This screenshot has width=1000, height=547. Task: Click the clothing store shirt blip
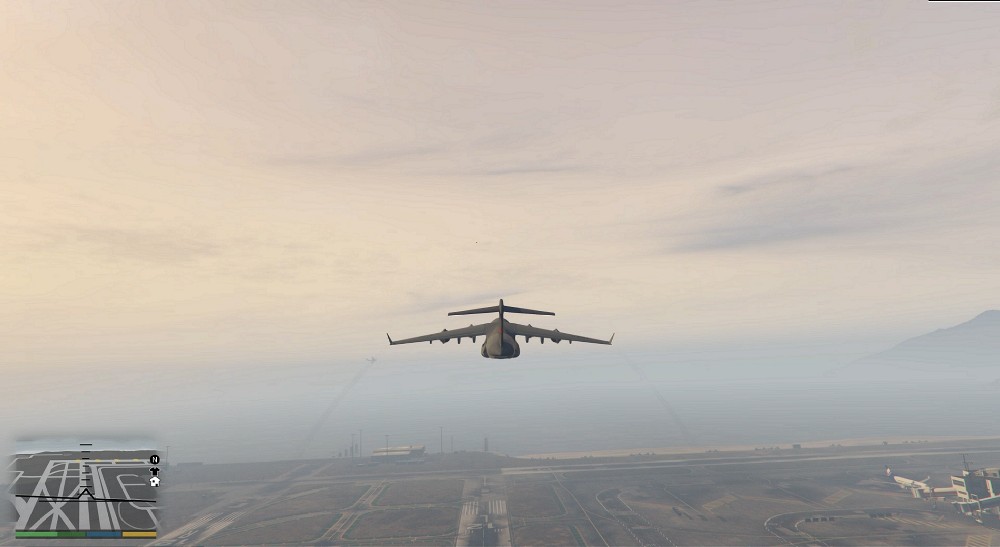click(x=154, y=471)
